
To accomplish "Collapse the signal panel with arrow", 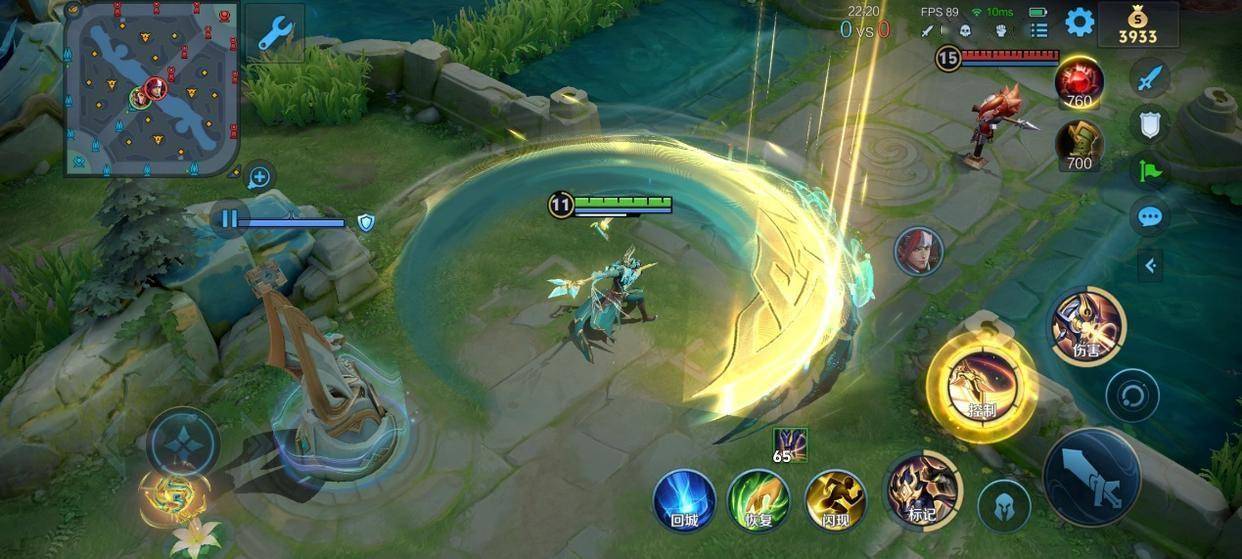I will click(x=1150, y=265).
